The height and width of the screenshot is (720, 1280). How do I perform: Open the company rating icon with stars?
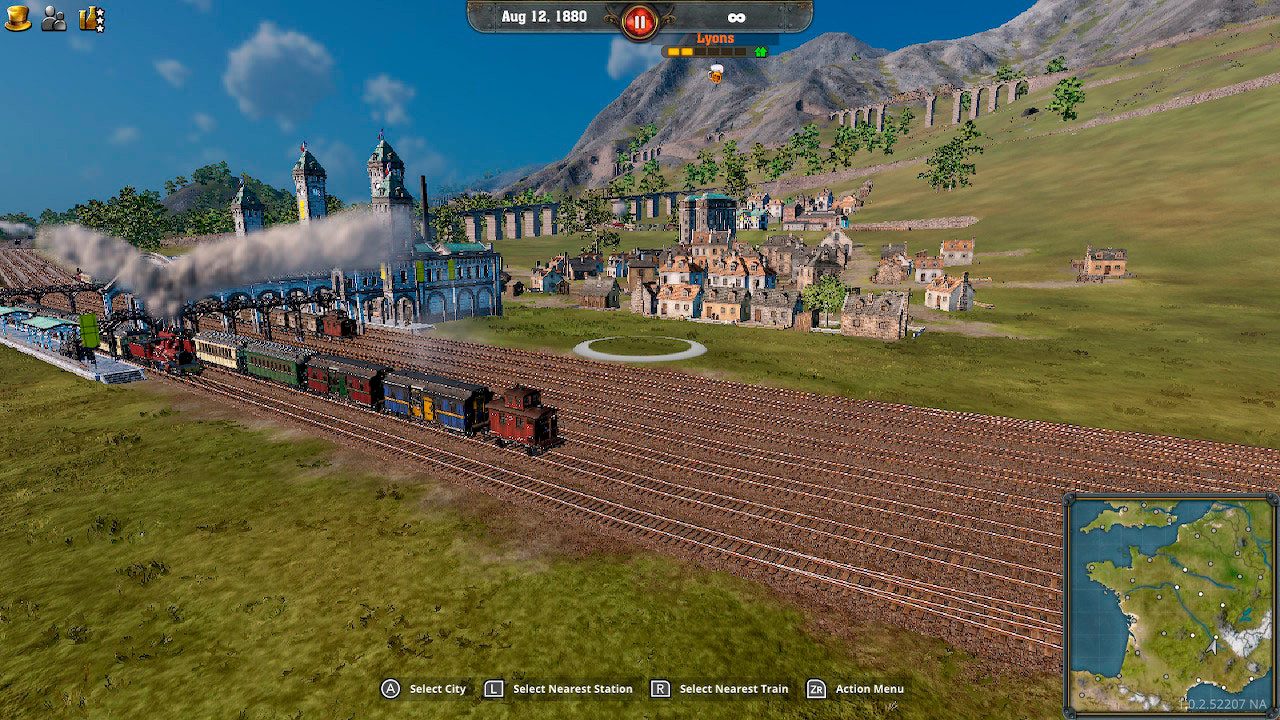92,20
